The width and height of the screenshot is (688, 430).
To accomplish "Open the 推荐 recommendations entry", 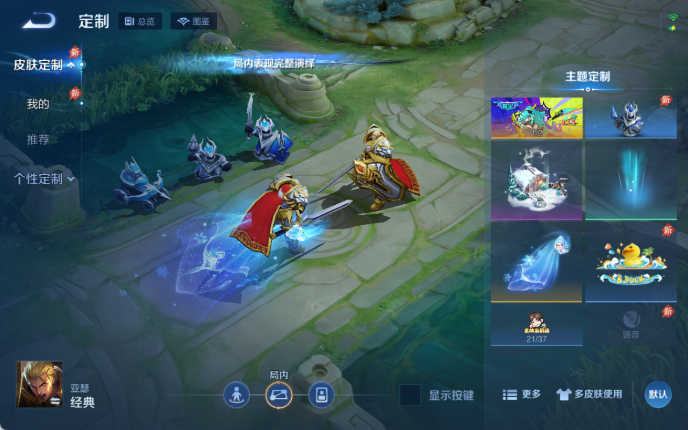I will [x=38, y=139].
